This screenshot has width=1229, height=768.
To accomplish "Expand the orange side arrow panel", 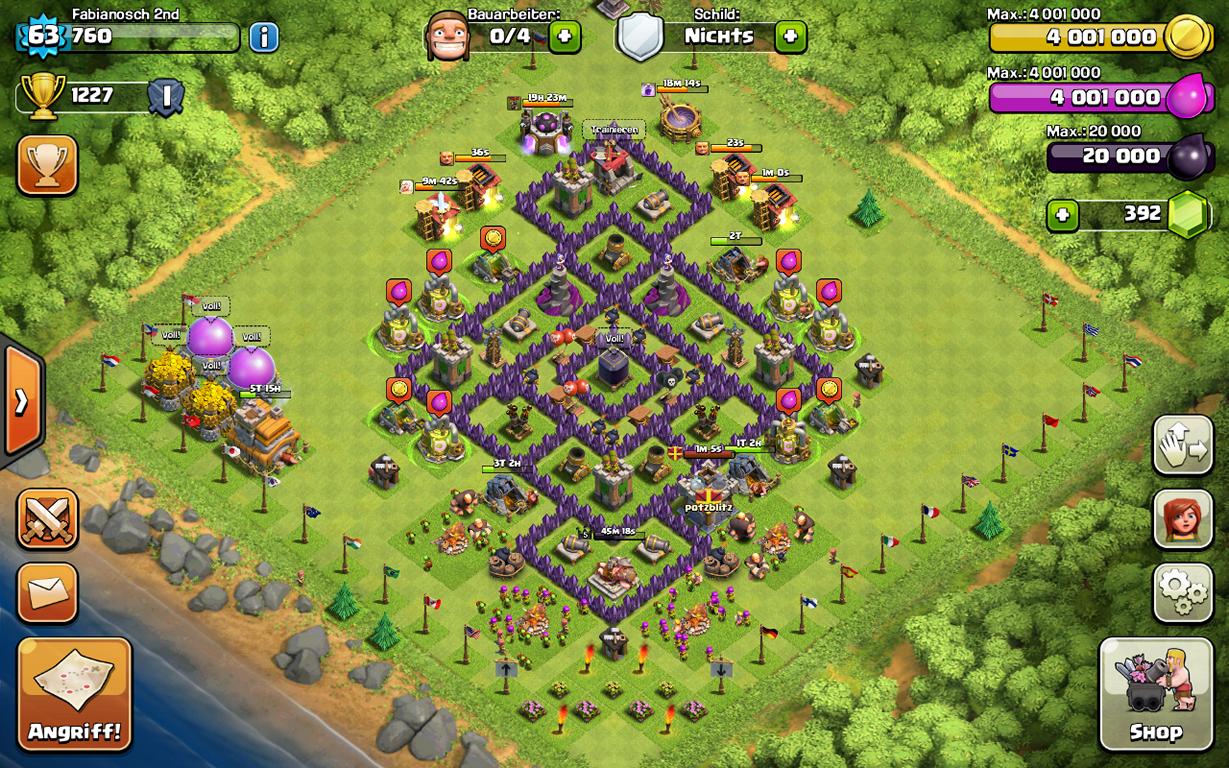I will [x=21, y=401].
